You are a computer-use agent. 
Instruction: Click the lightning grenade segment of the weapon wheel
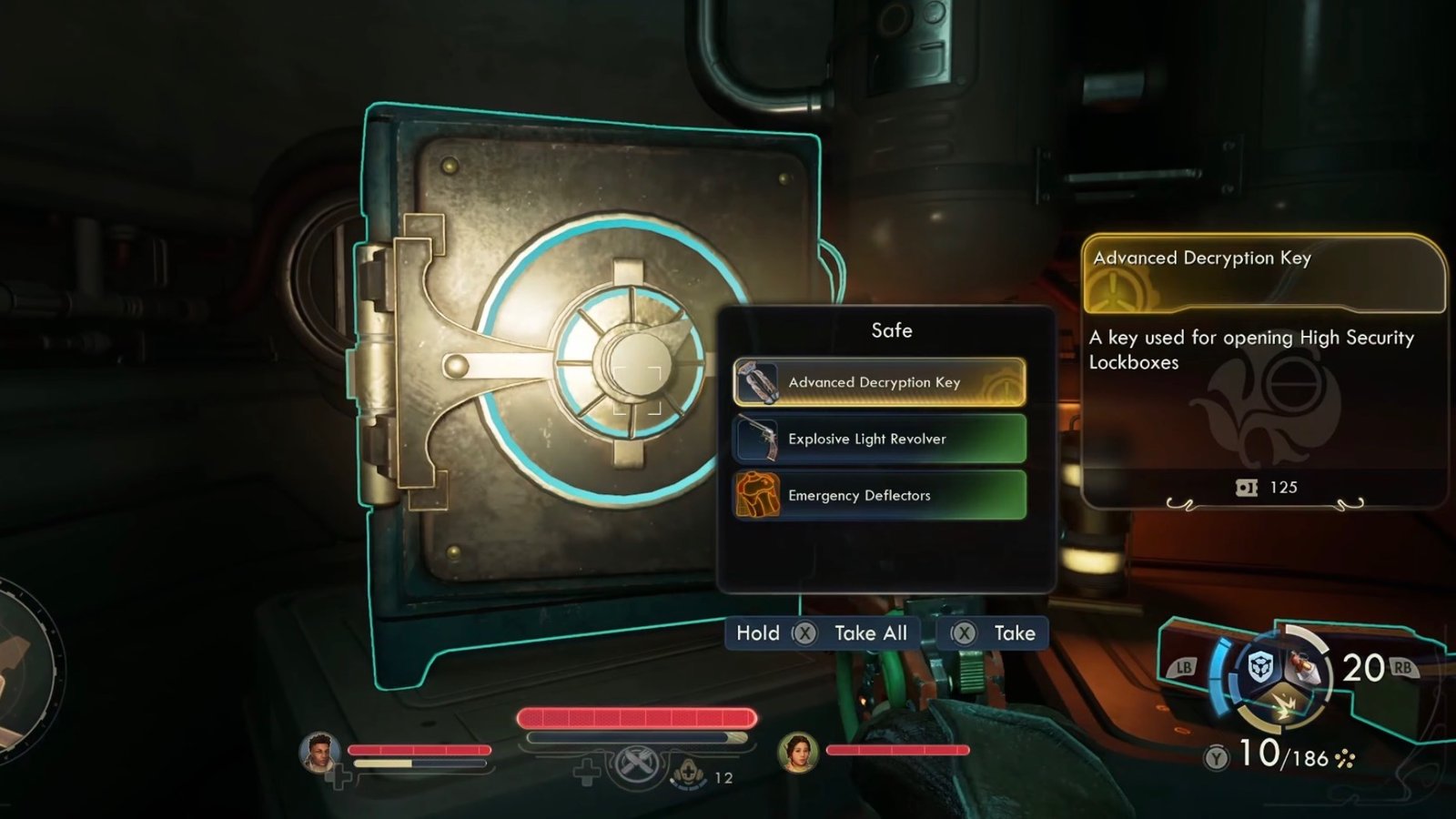(x=1284, y=703)
